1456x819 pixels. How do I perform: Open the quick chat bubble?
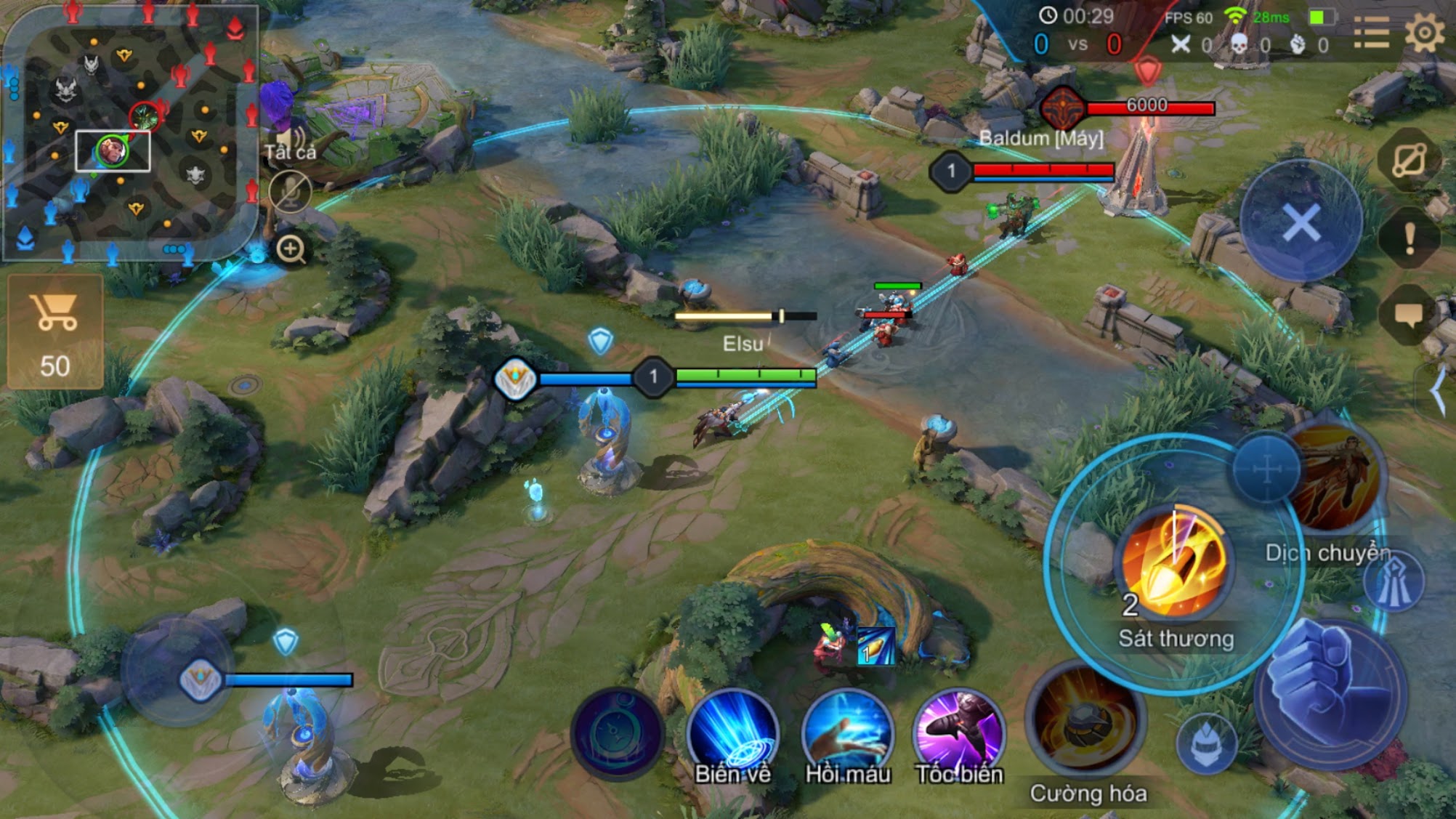coord(1408,315)
